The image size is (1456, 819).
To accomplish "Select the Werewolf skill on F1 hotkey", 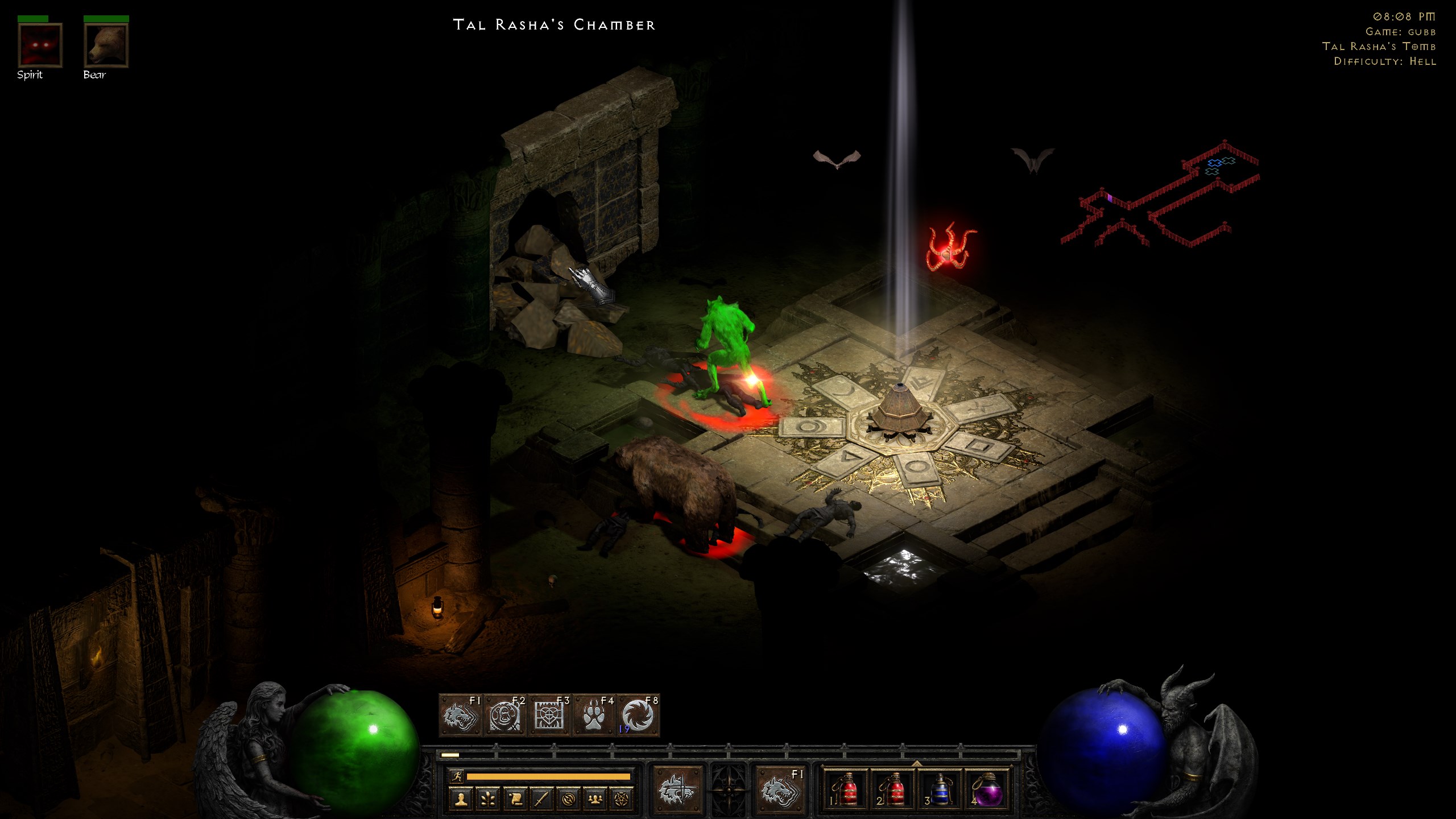I will point(461,715).
